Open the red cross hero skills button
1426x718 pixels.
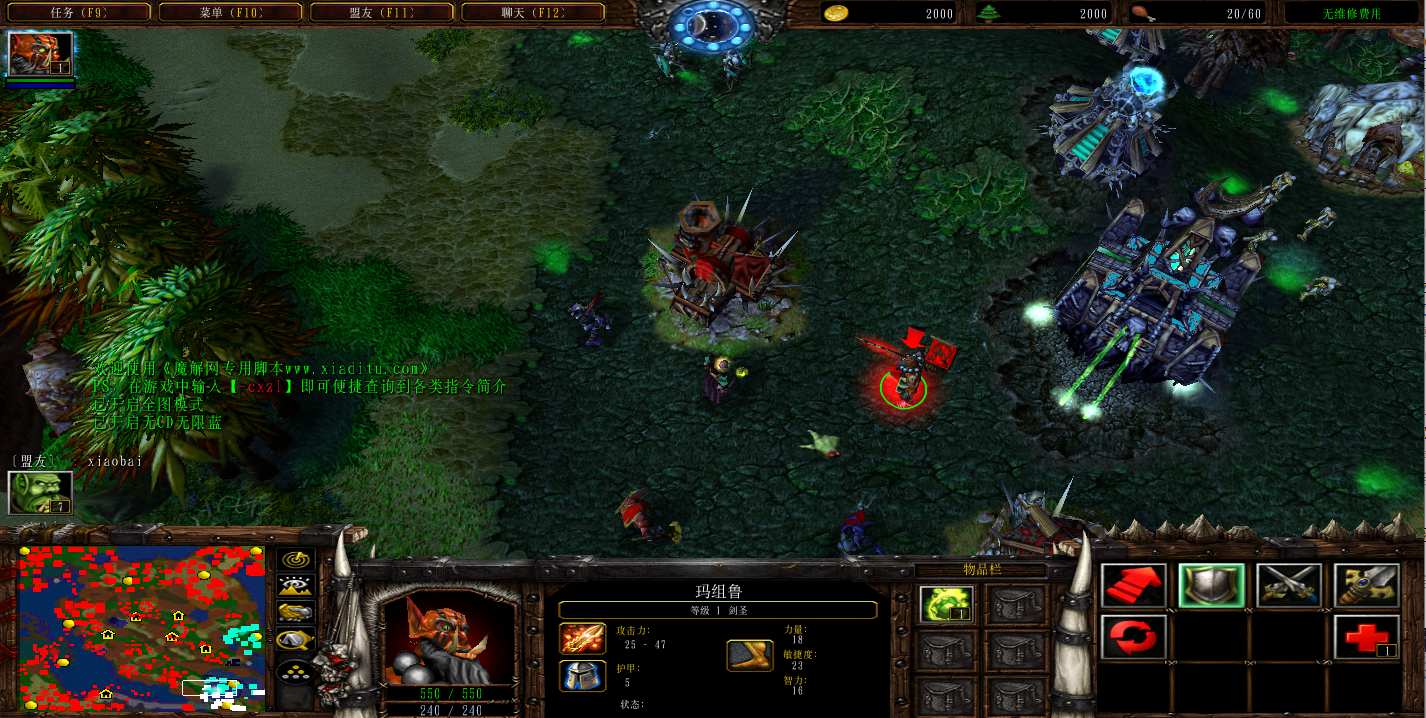coord(1366,637)
